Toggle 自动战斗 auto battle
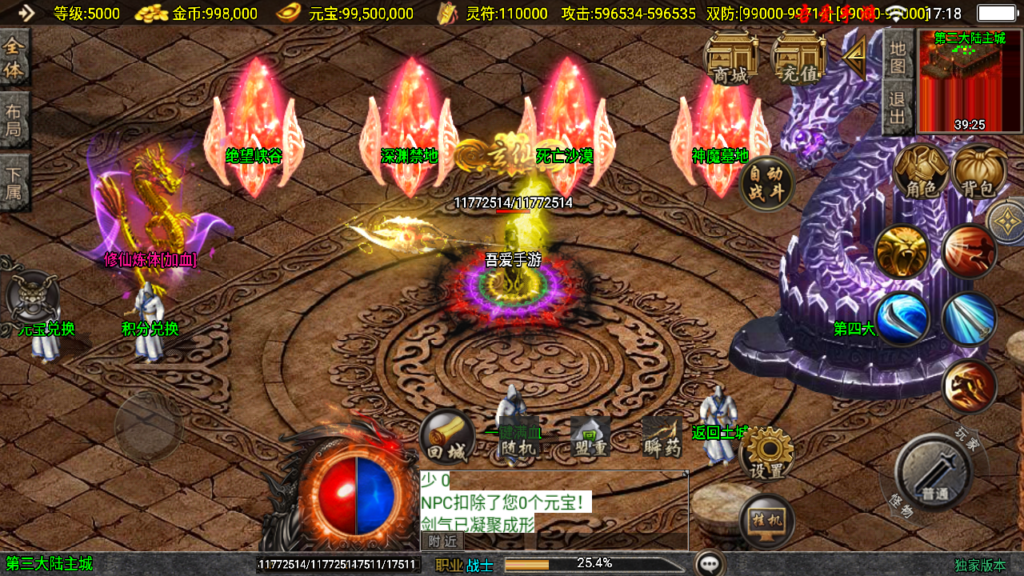Viewport: 1024px width, 576px height. coord(768,184)
